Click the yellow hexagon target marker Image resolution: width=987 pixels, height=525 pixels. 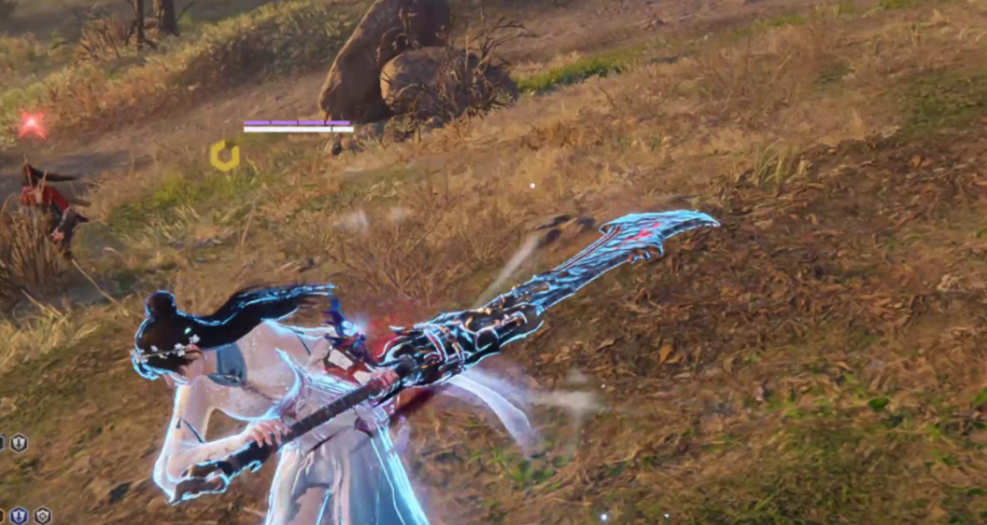(224, 155)
